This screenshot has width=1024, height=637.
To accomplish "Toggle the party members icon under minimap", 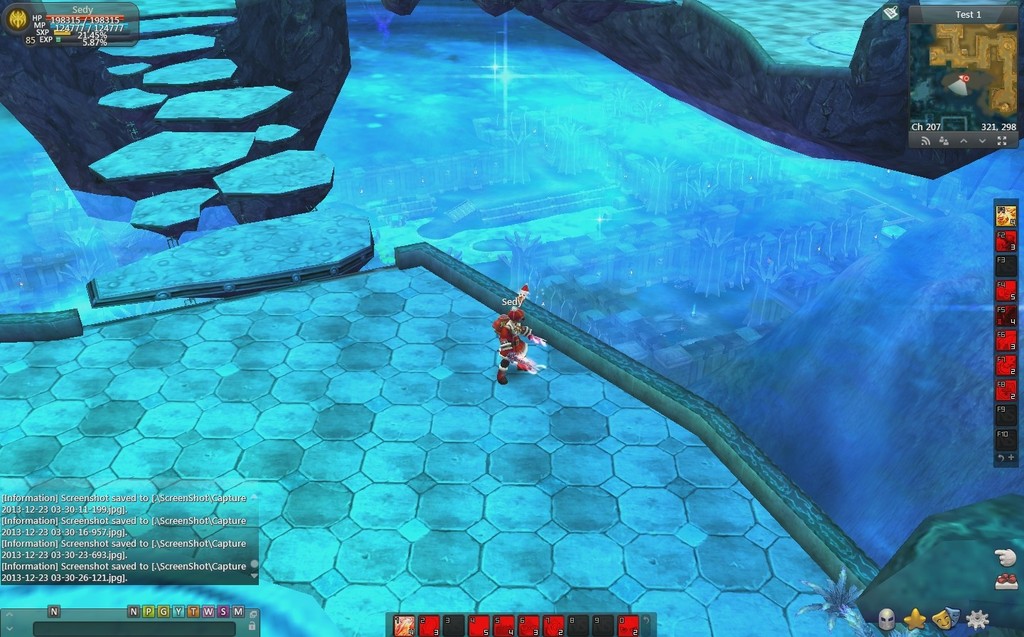I will 944,141.
